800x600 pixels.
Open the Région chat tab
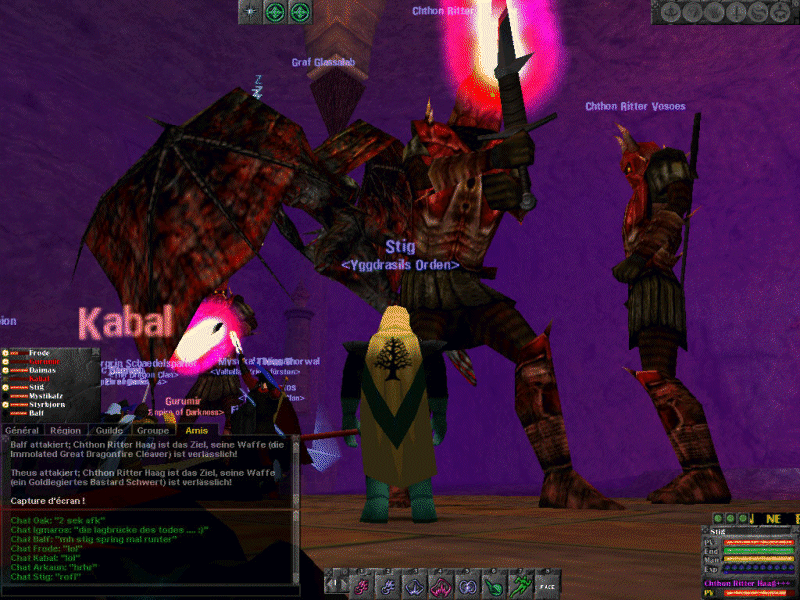point(66,430)
